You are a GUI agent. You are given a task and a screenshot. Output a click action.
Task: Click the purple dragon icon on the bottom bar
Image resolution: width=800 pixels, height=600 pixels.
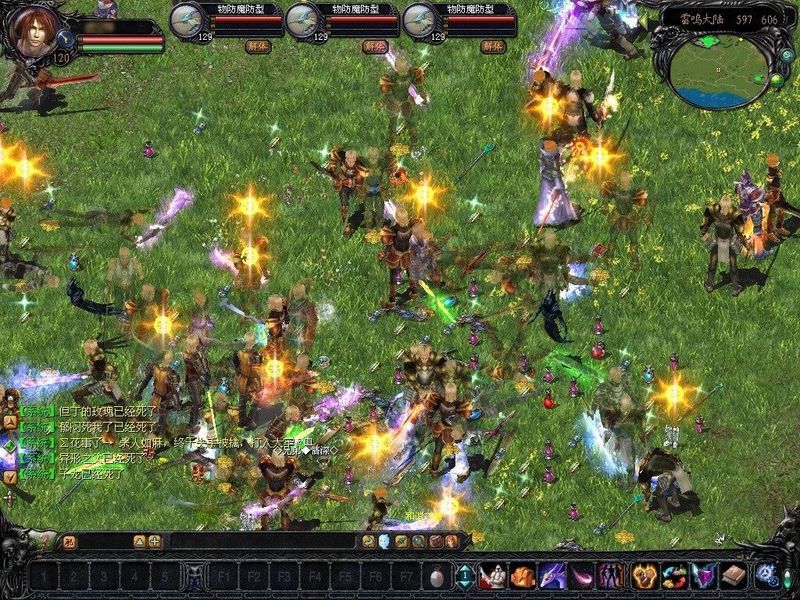pyautogui.click(x=552, y=576)
